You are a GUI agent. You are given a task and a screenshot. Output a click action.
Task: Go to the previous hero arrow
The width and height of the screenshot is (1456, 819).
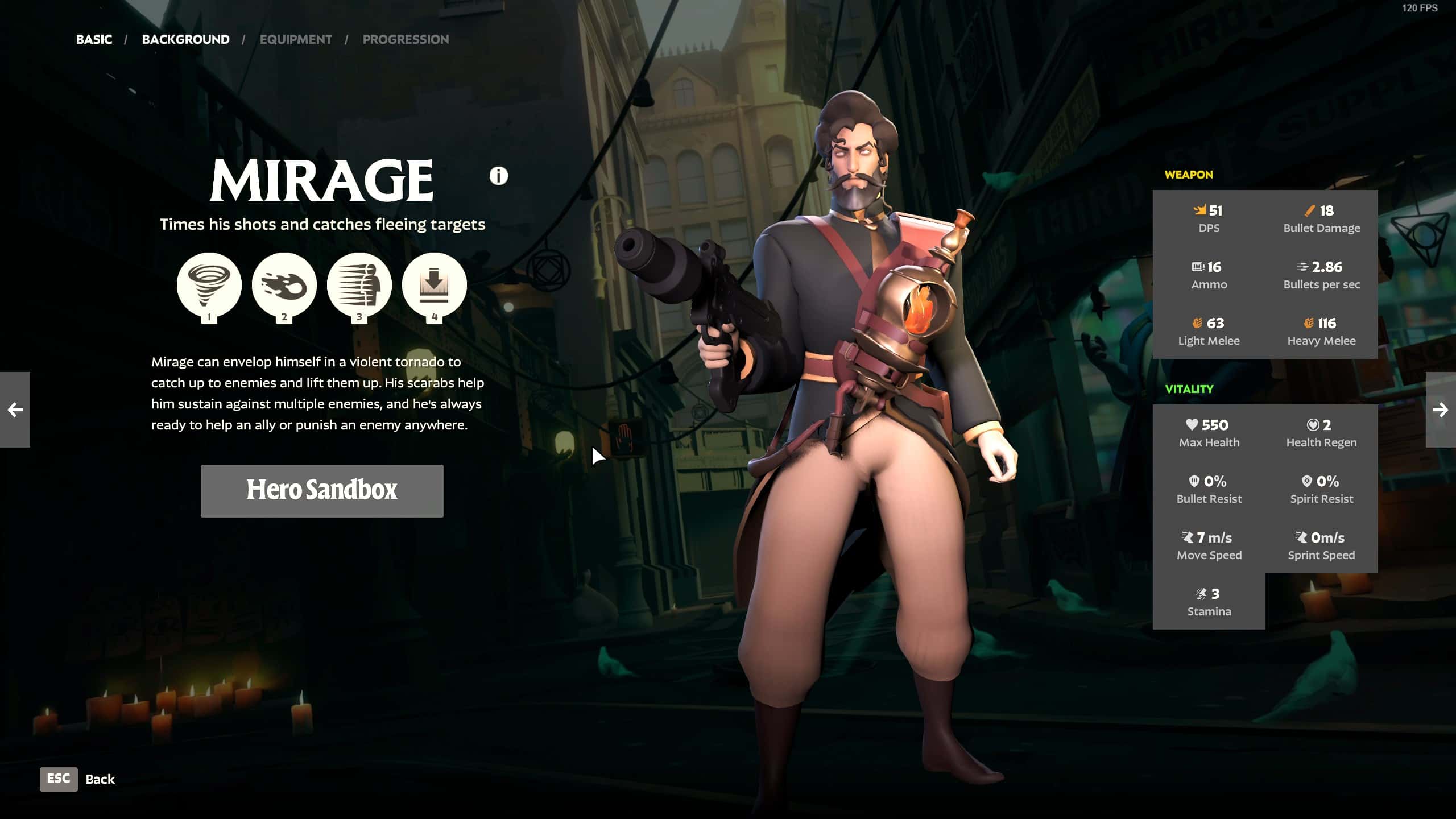coord(15,409)
